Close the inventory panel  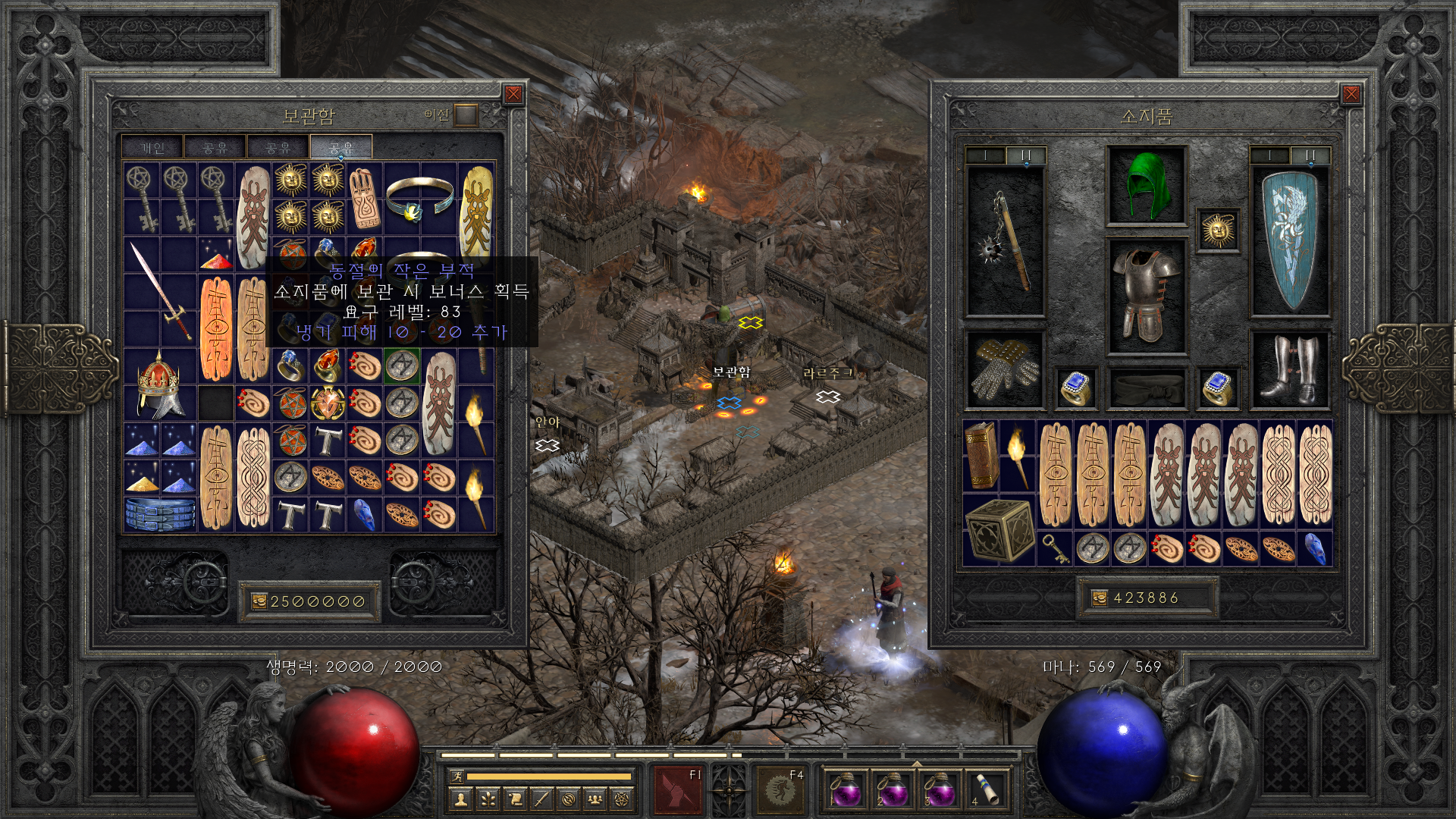point(1351,94)
